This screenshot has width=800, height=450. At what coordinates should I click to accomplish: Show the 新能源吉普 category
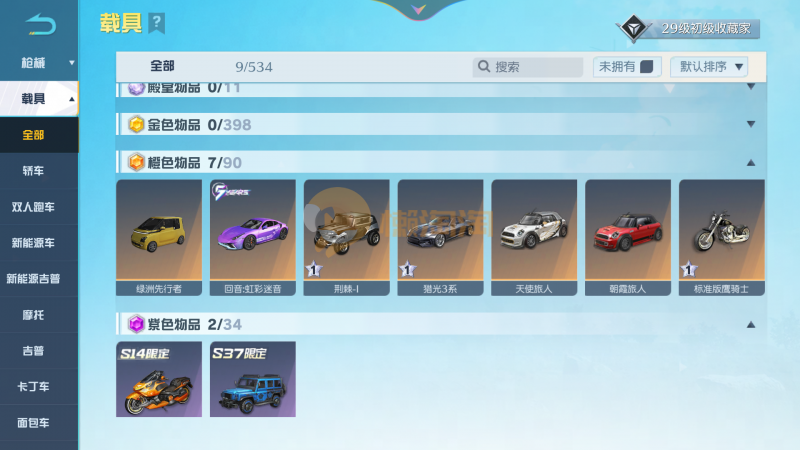coord(34,279)
